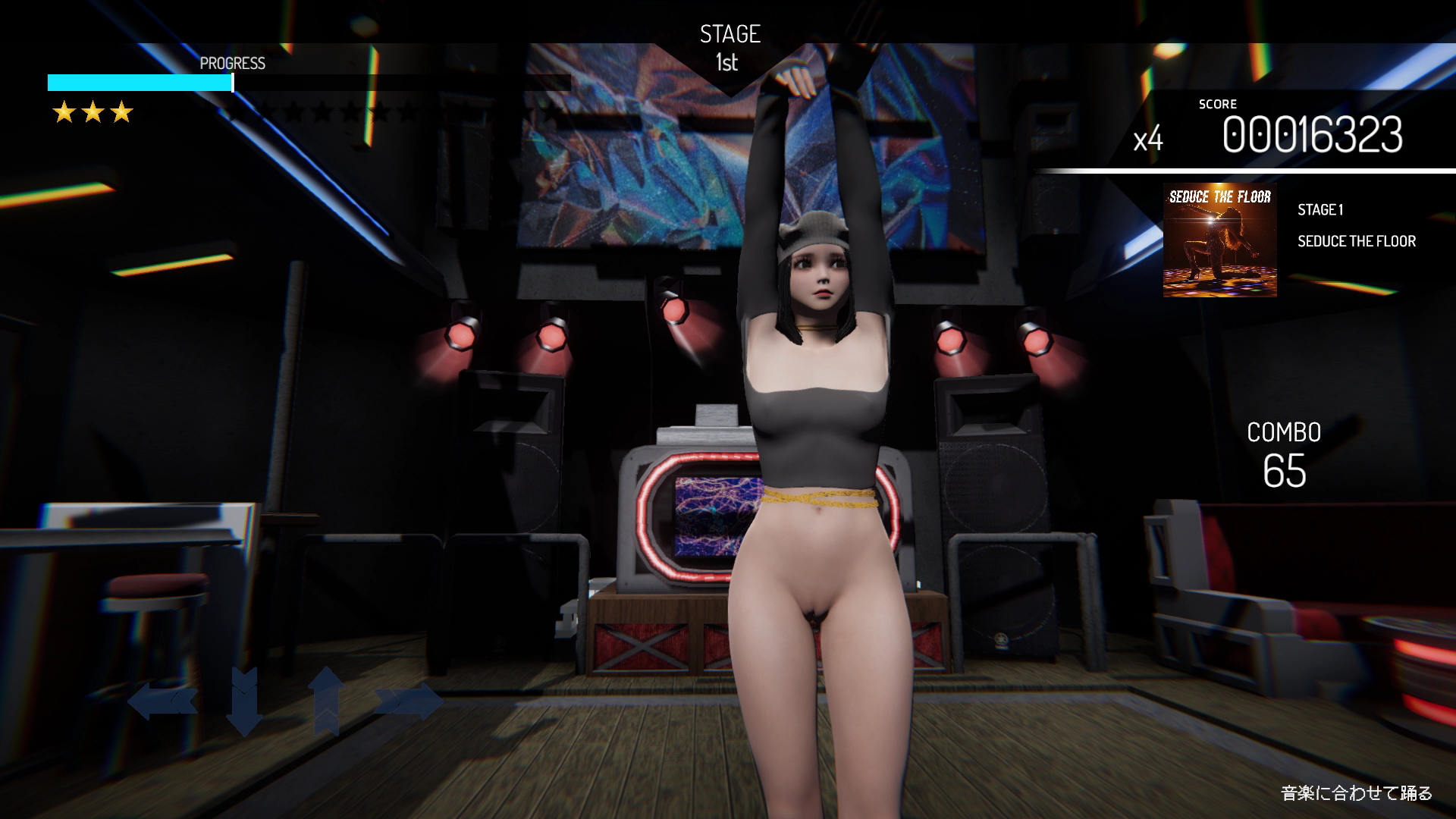1456x819 pixels.
Task: Click the SCORE label above the counter
Action: pyautogui.click(x=1217, y=104)
